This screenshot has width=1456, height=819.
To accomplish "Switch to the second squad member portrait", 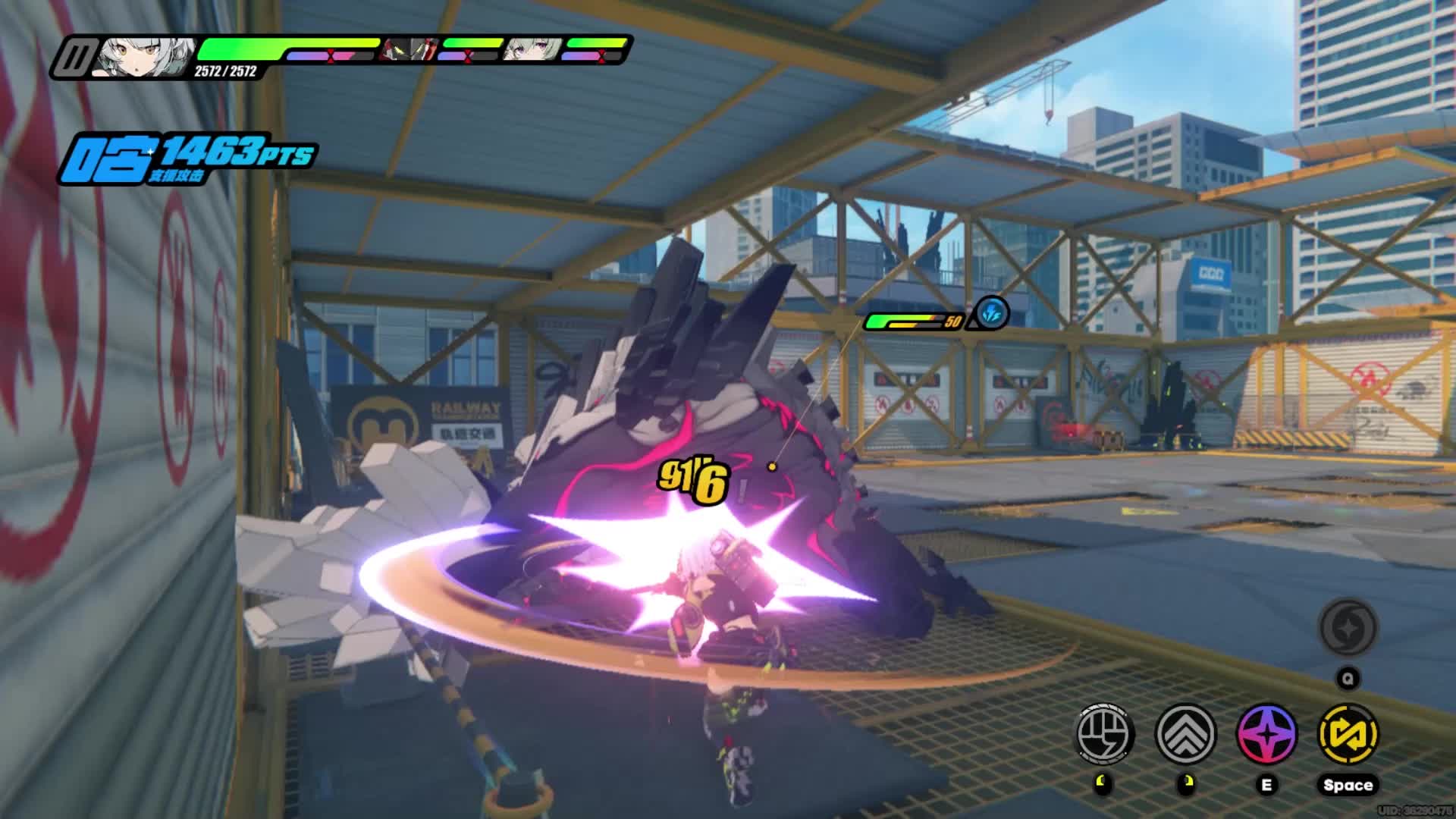I will coord(409,50).
